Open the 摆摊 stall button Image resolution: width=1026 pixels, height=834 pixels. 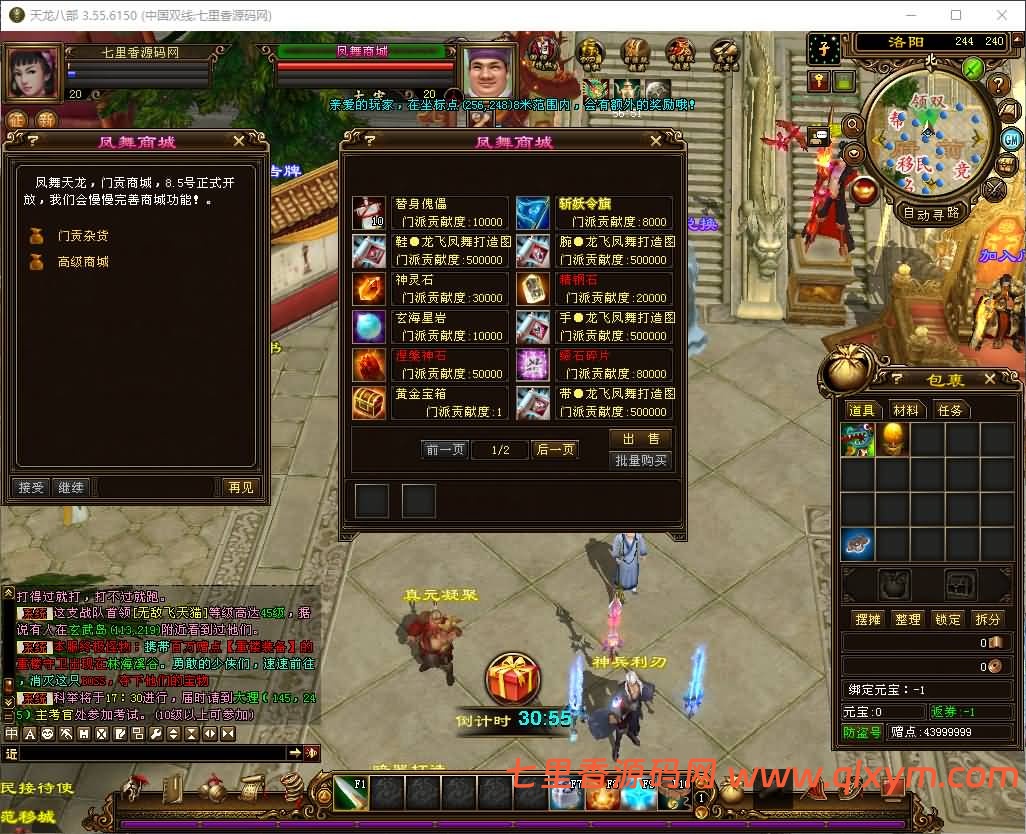(x=867, y=619)
